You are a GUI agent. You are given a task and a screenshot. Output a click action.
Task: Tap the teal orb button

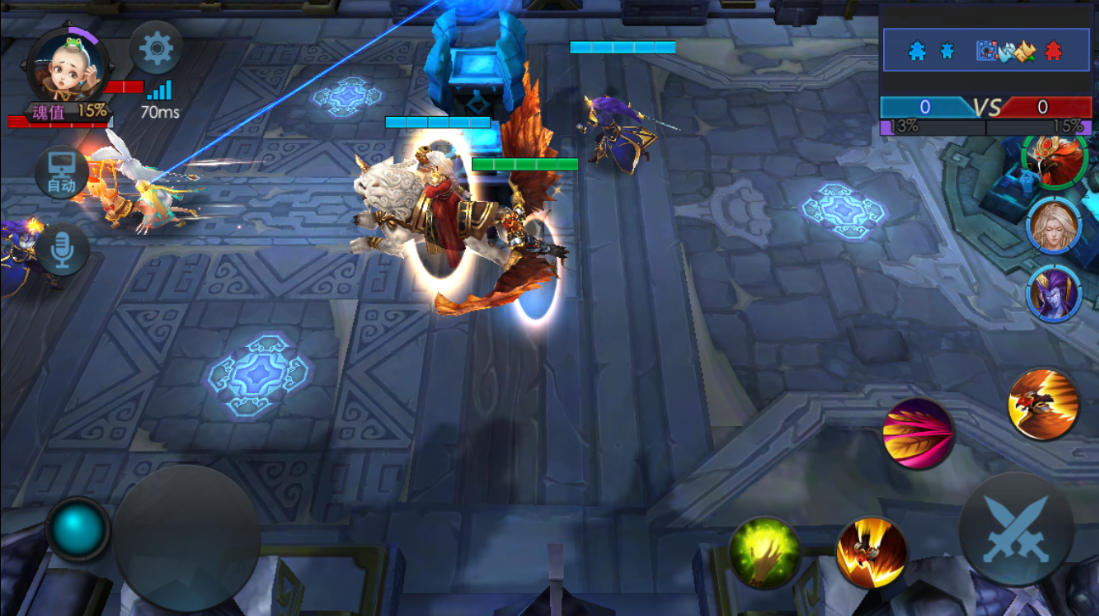78,529
